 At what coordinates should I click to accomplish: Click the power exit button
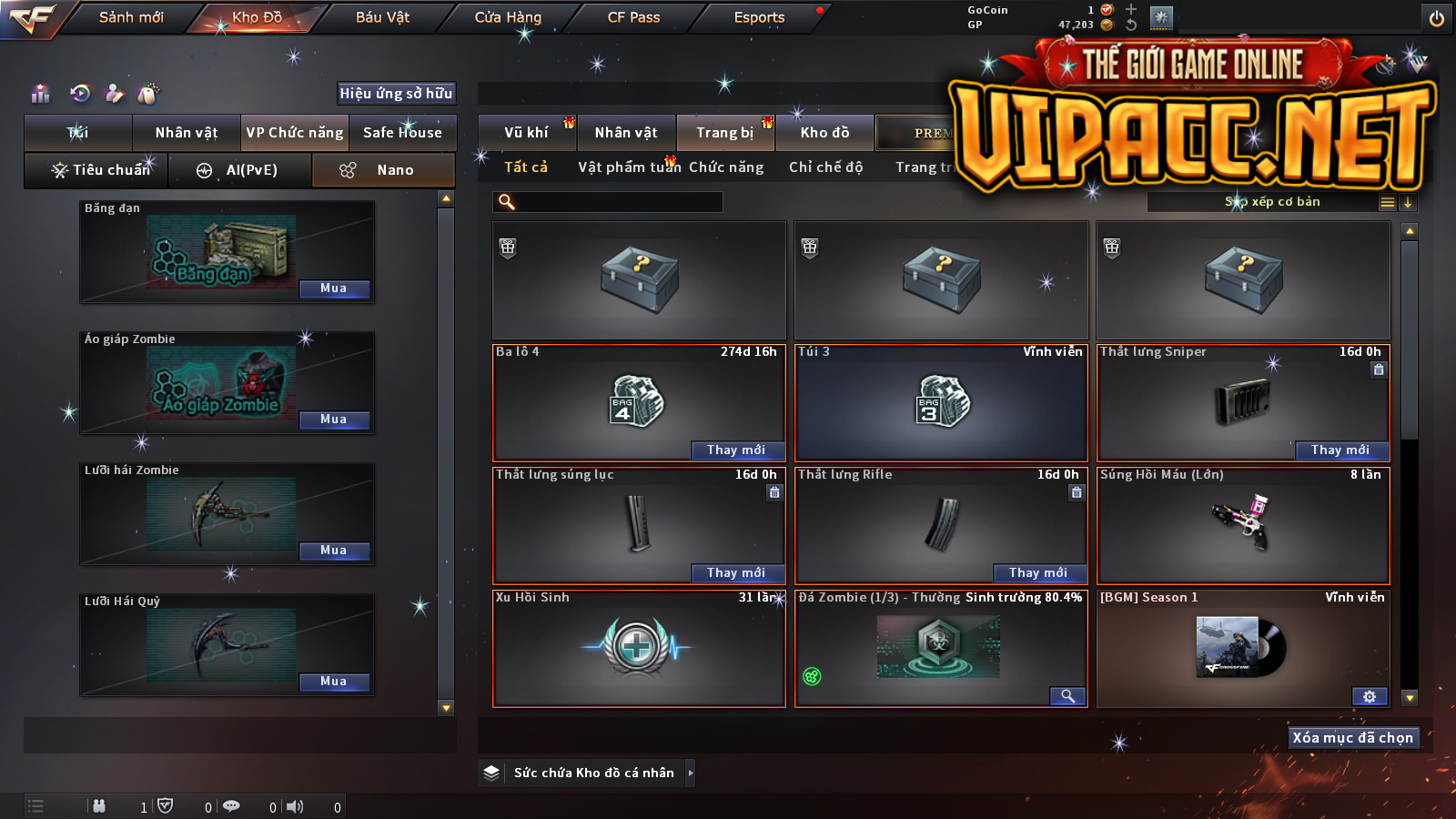[1437, 18]
